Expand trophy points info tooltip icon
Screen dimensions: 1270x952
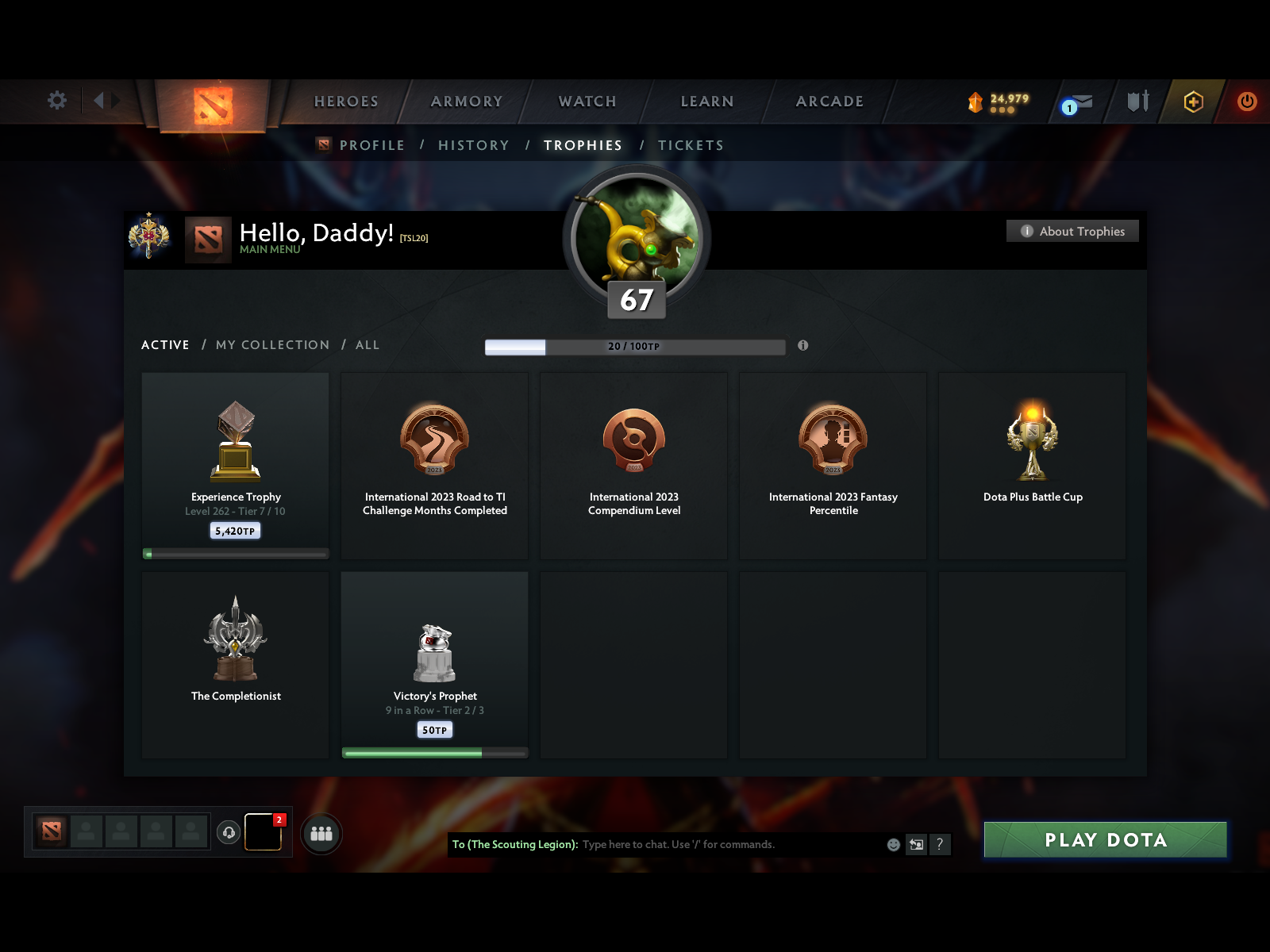(x=804, y=346)
